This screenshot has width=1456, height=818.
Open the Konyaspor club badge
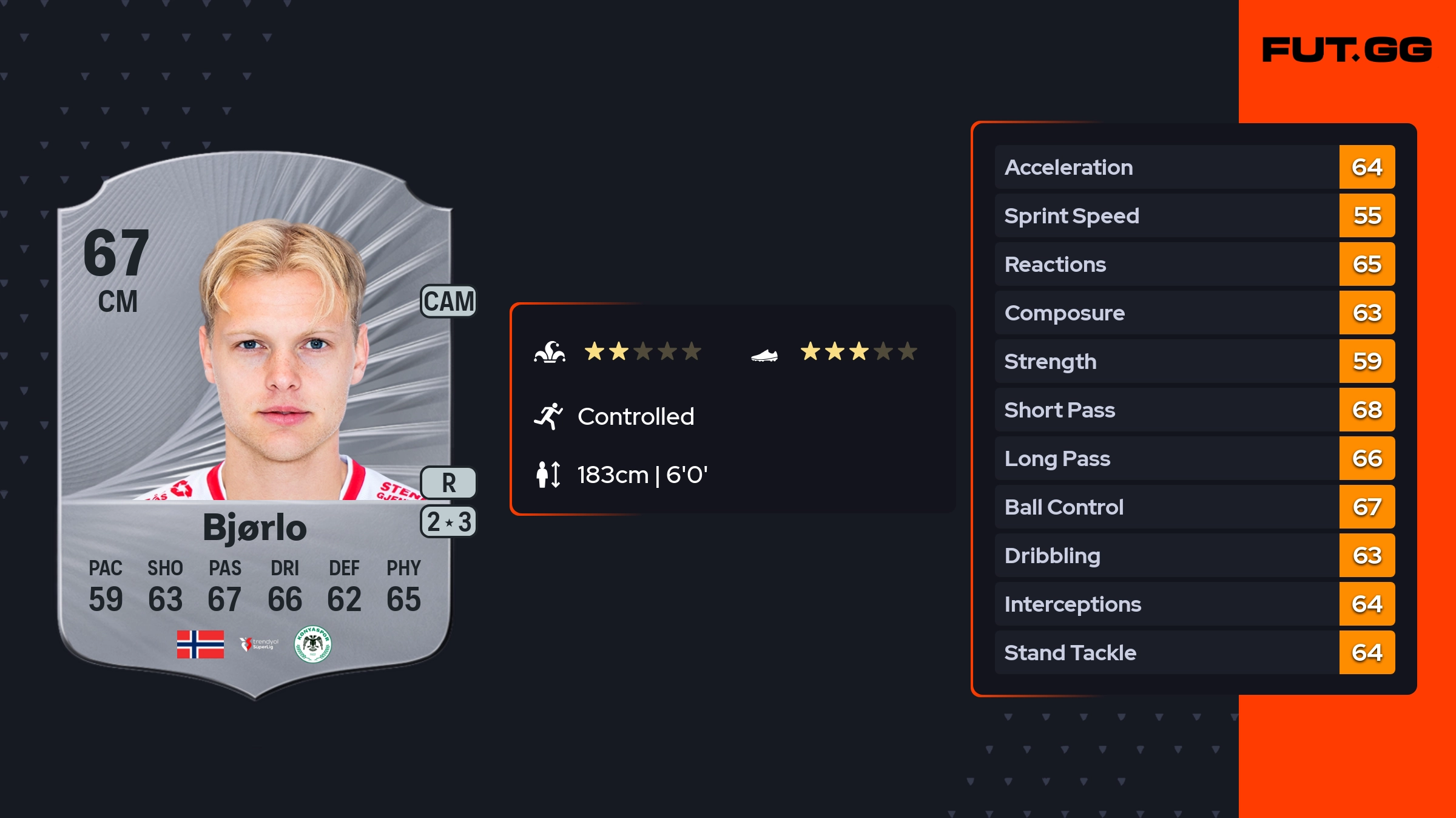(x=312, y=644)
